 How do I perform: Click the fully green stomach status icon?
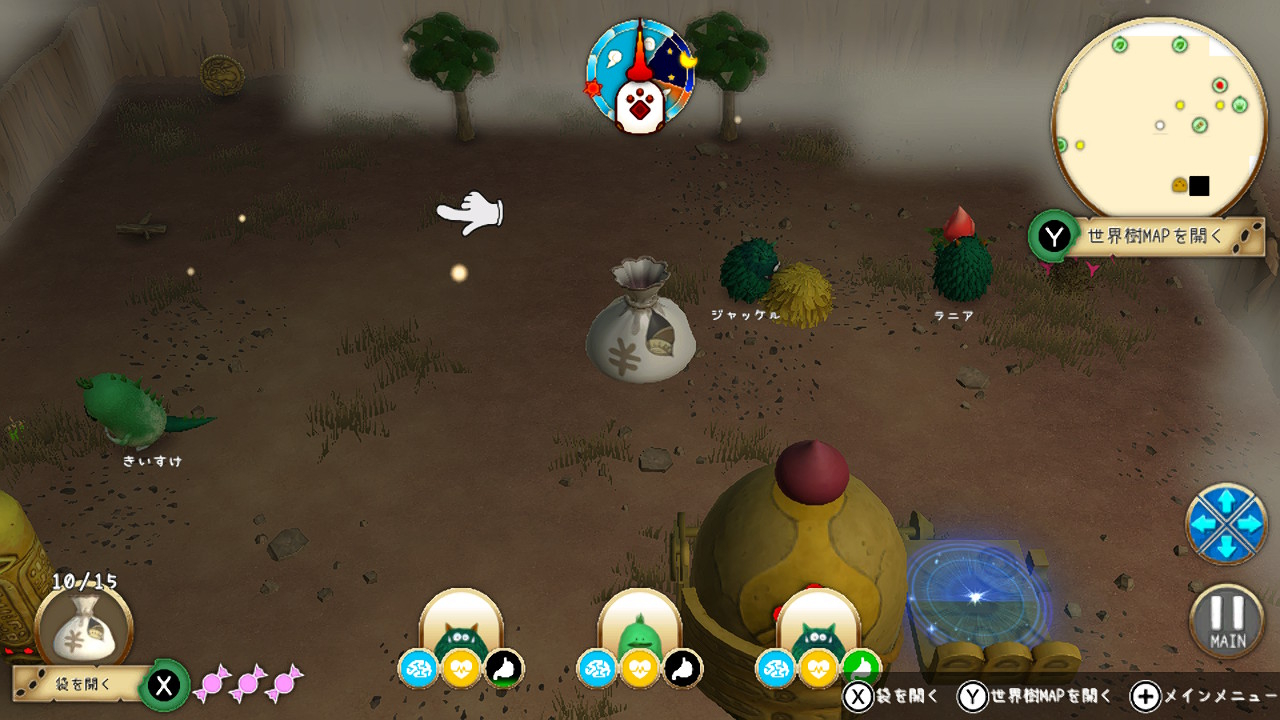pos(861,668)
